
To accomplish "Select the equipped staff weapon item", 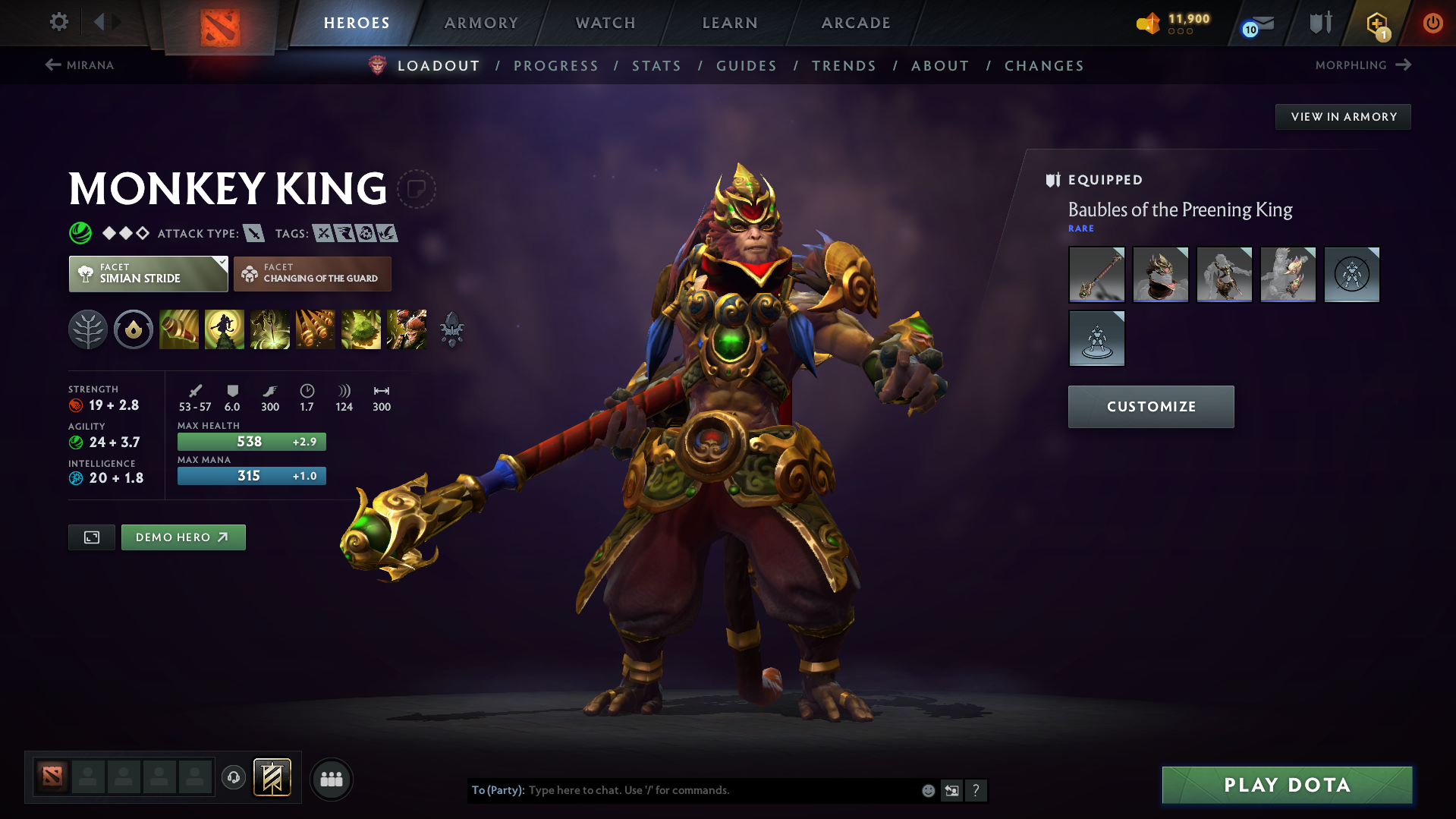I will point(1096,275).
